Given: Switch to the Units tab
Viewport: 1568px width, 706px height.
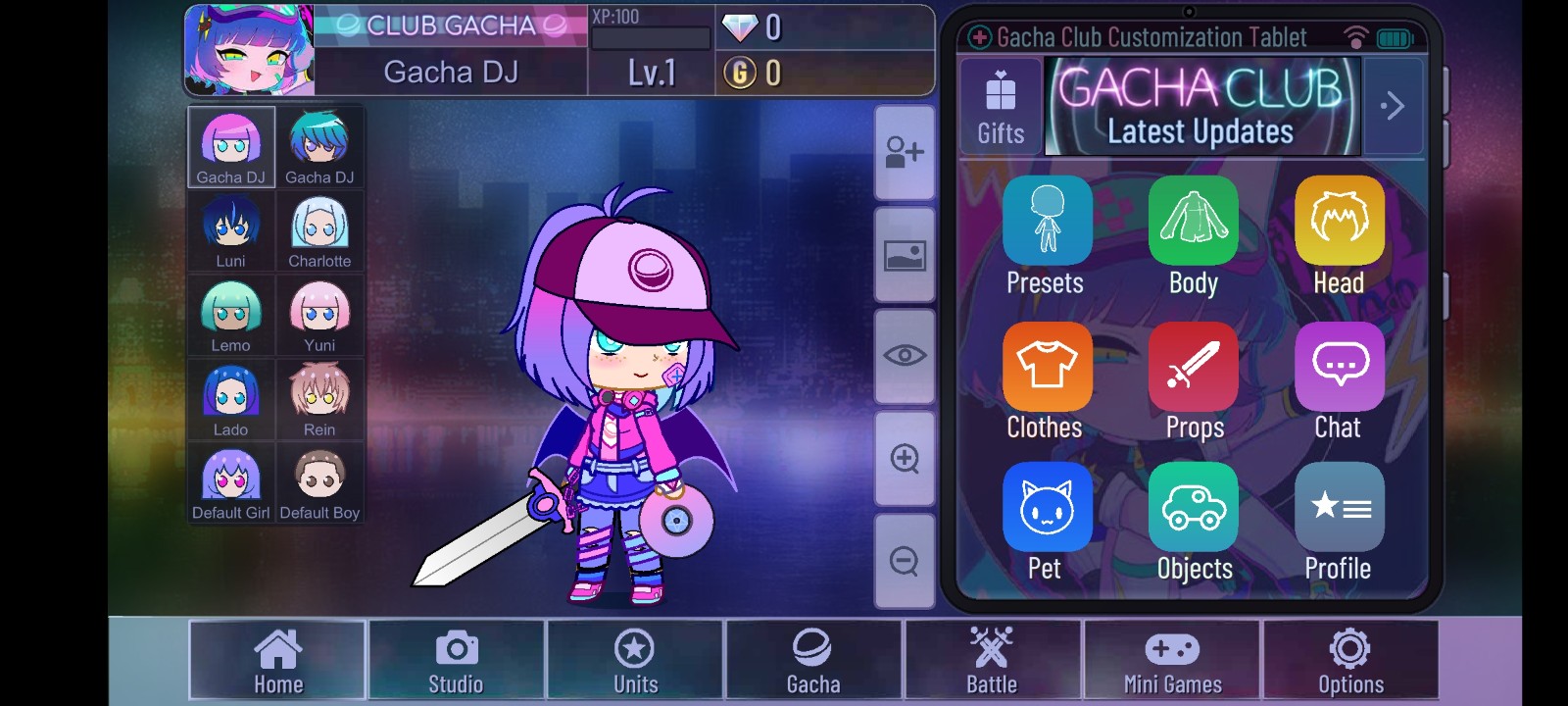Looking at the screenshot, I should [635, 660].
